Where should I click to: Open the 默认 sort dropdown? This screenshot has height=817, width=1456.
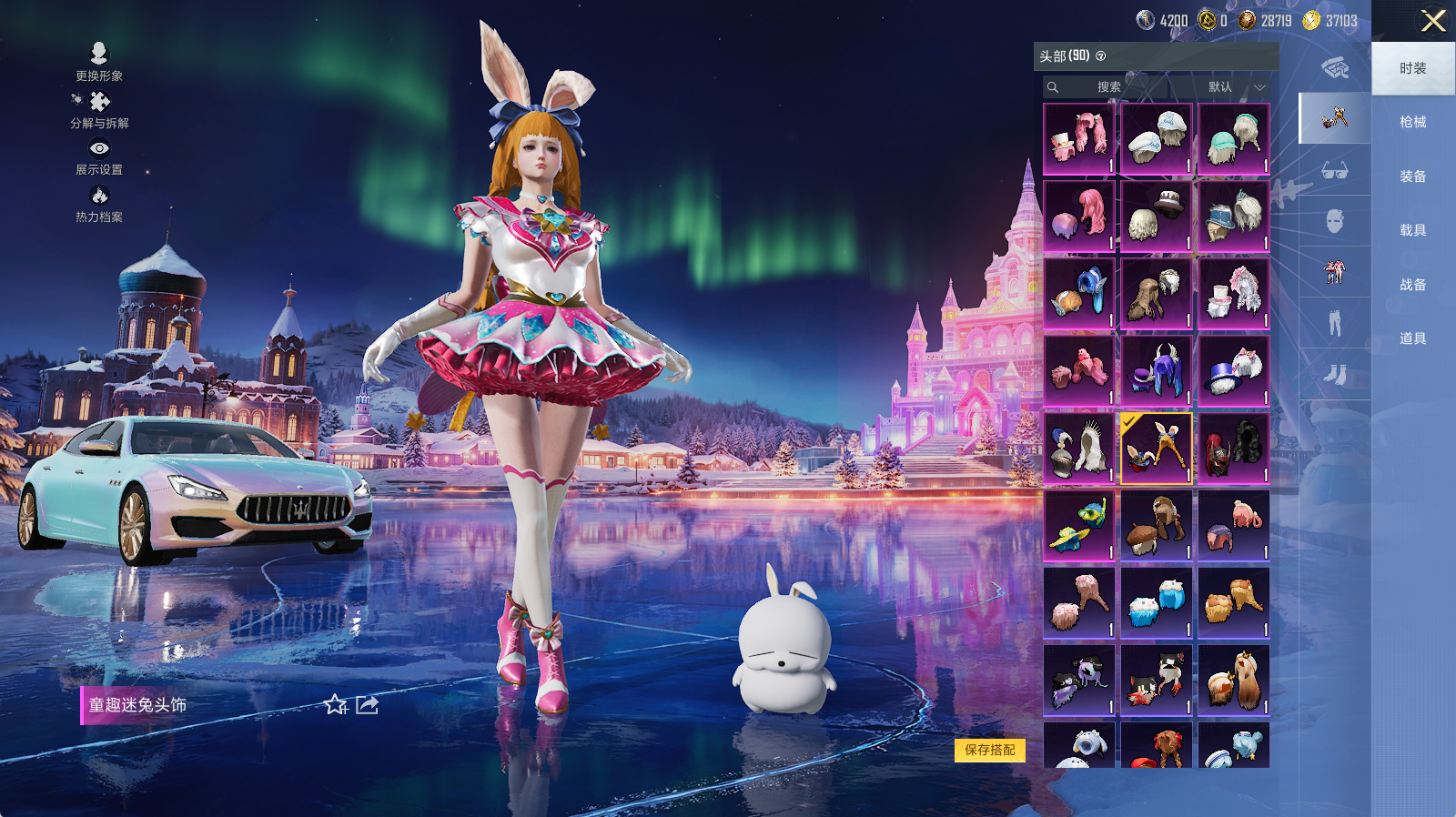click(1235, 87)
